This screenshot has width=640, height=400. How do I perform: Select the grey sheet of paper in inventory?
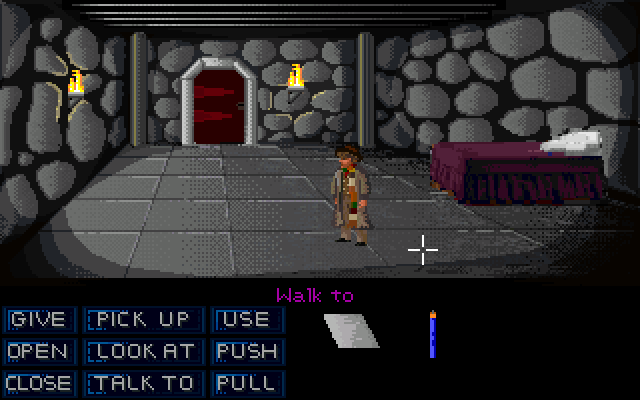(352, 330)
